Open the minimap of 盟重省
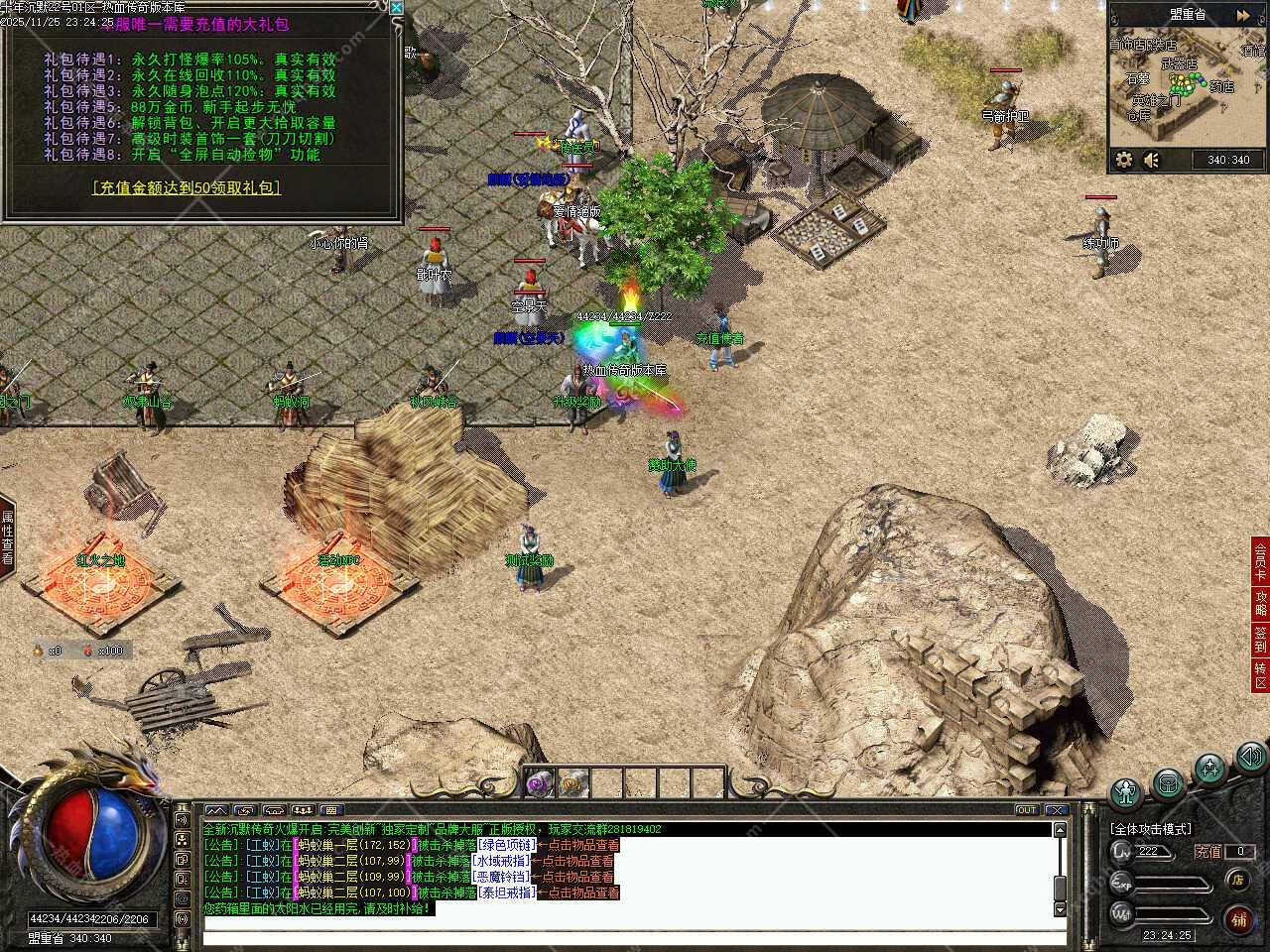The height and width of the screenshot is (952, 1270). coord(1185,92)
